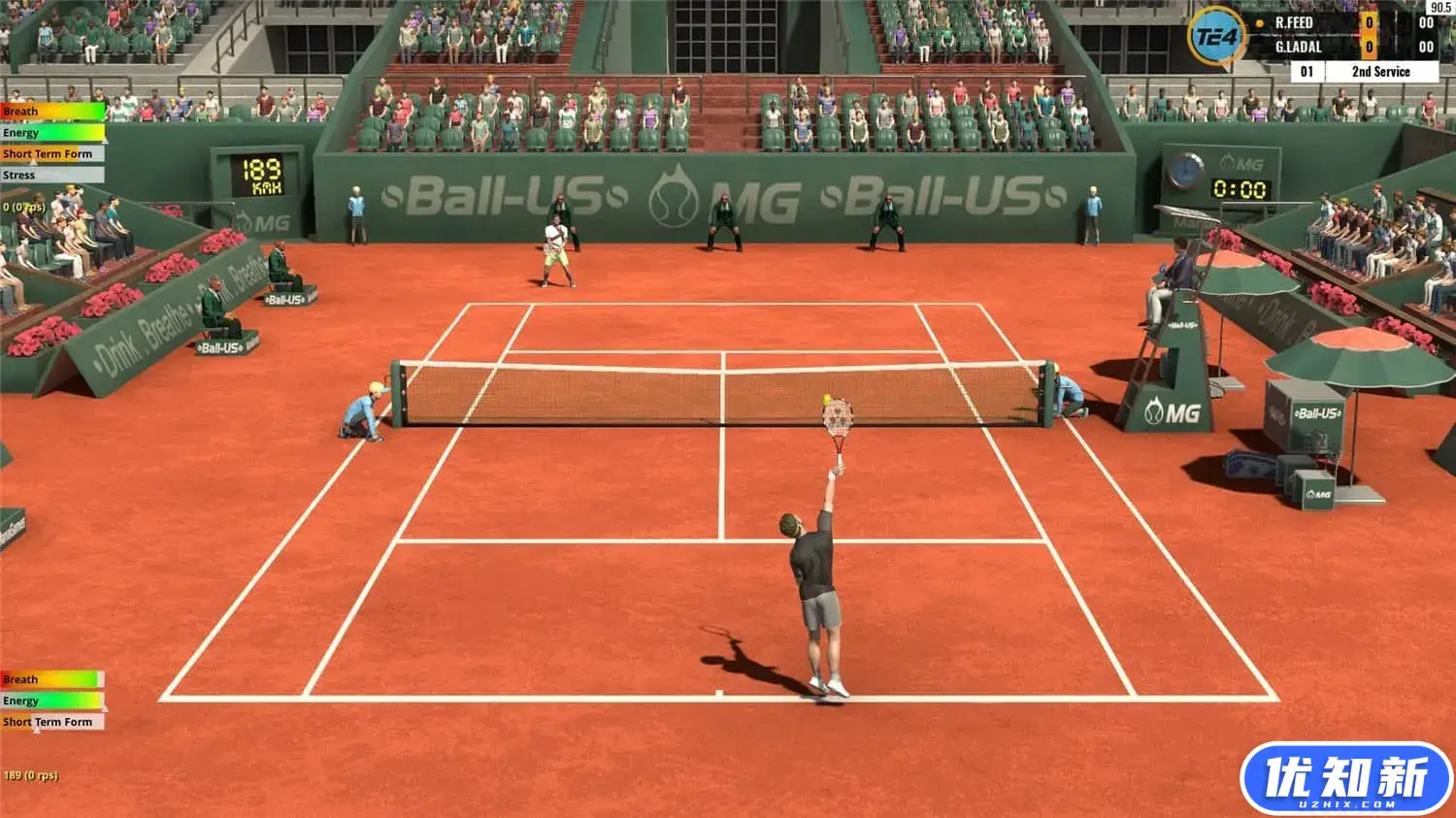This screenshot has height=818, width=1456.
Task: Click the 189 KMH serve speed board
Action: [x=260, y=175]
